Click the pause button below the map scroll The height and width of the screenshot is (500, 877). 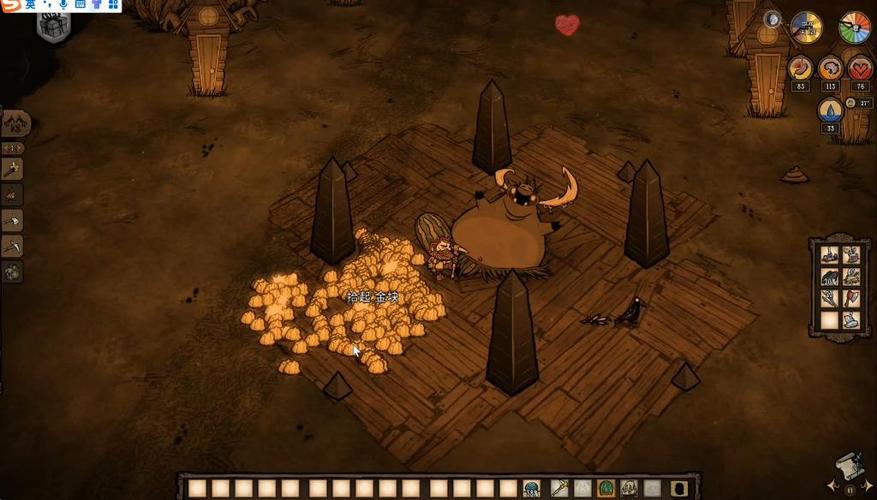(x=850, y=491)
